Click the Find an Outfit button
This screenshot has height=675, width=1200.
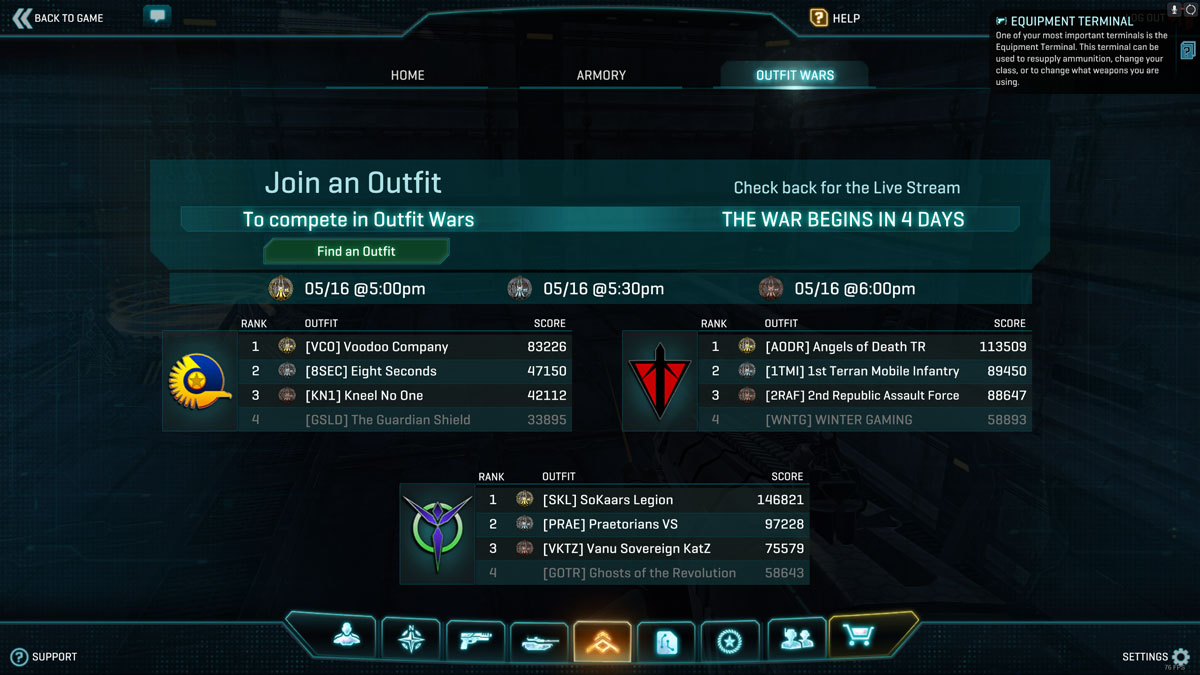356,251
